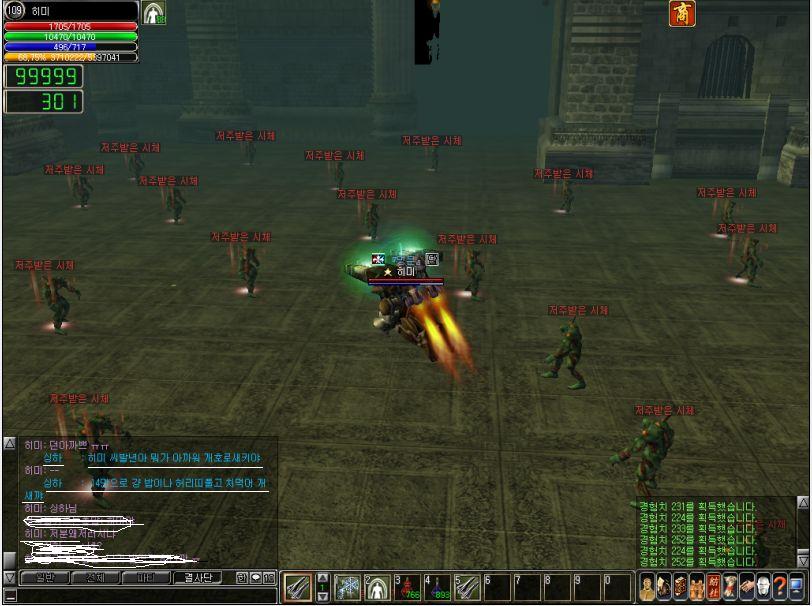812x606 pixels.
Task: Open the monitor system menu icon
Action: click(x=796, y=588)
